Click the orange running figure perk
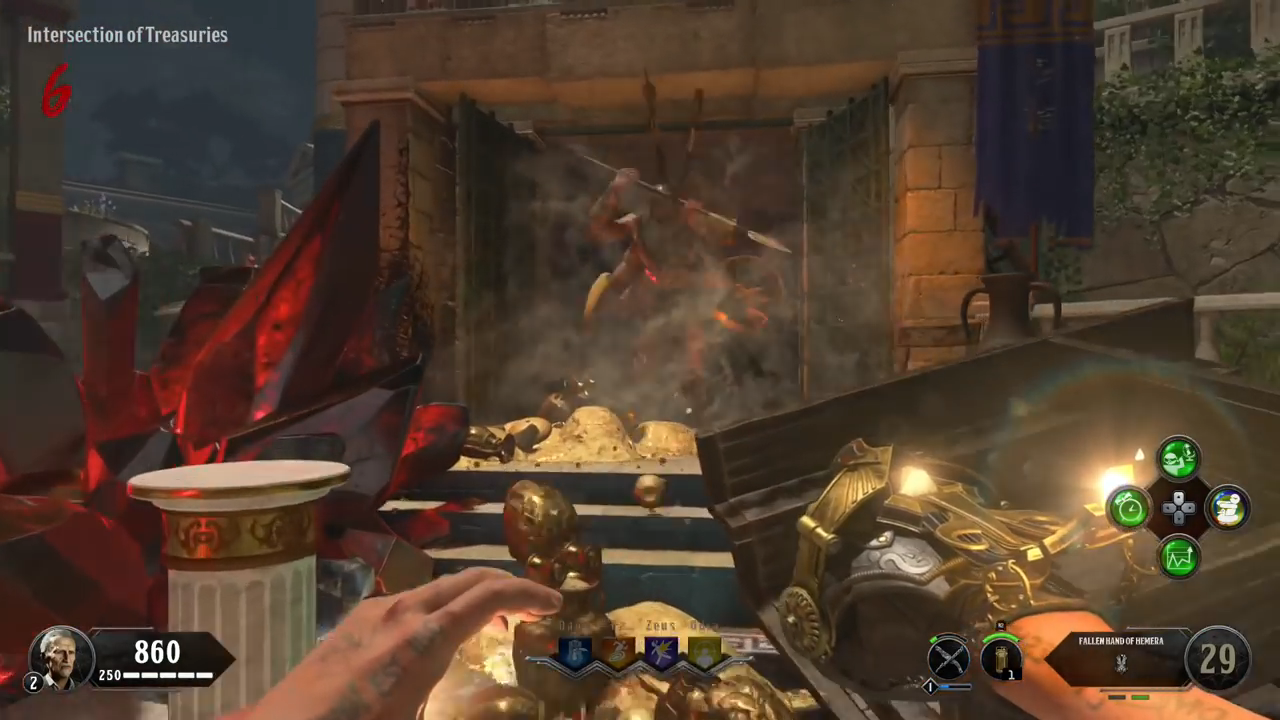Screen dimensions: 1280x720 pos(617,652)
